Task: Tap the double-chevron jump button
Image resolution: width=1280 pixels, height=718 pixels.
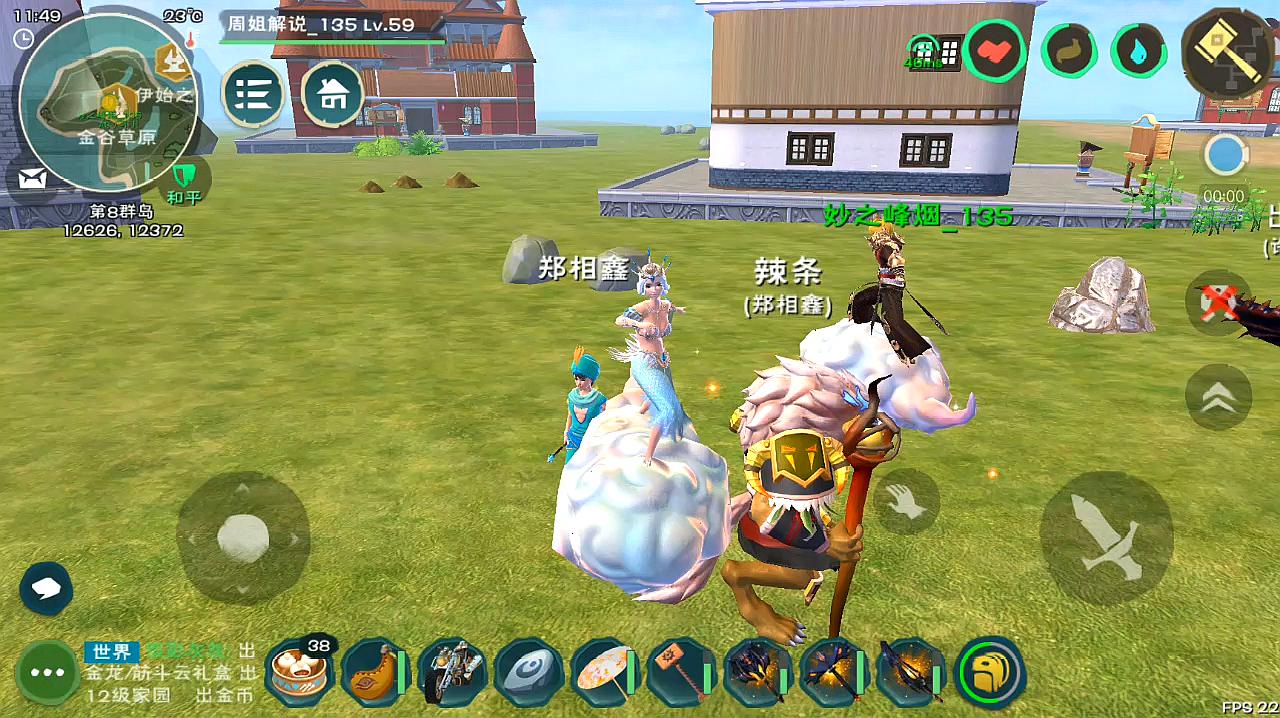Action: coord(1218,398)
